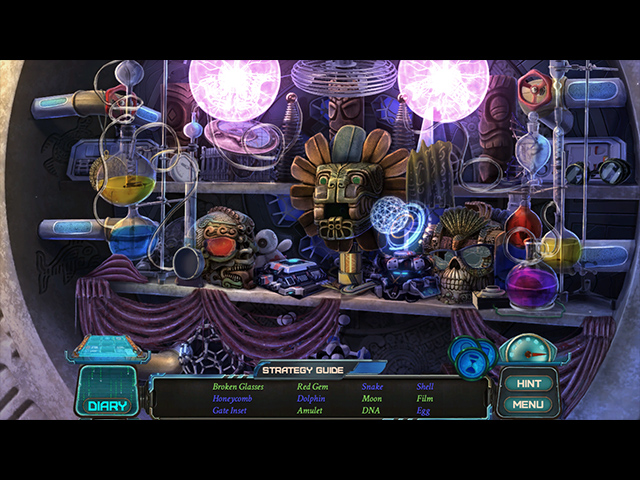The width and height of the screenshot is (640, 480).
Task: Open the Diary
Action: 107,393
